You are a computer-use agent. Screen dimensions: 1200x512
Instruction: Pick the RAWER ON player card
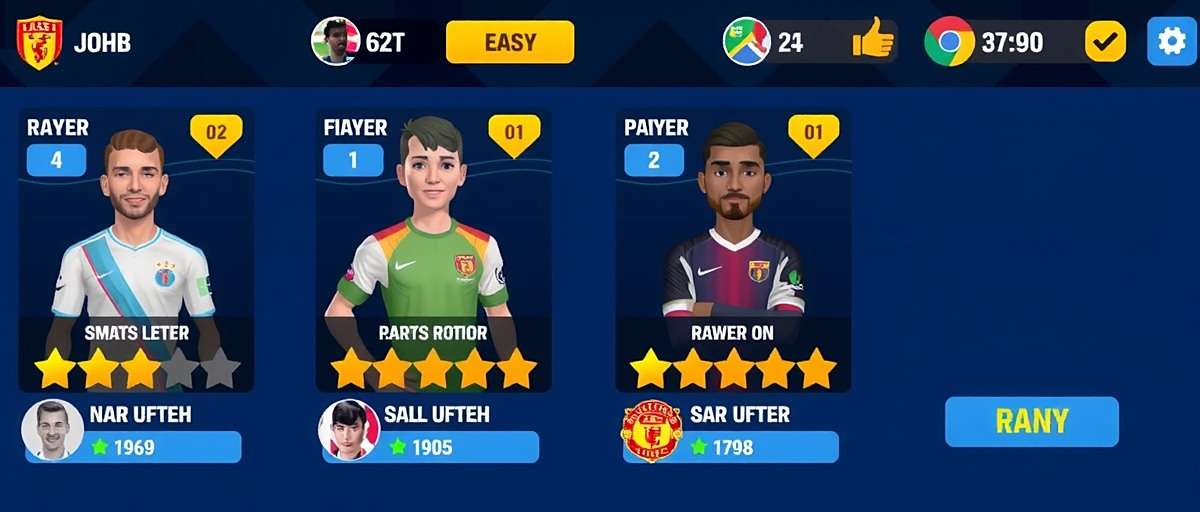[732, 250]
